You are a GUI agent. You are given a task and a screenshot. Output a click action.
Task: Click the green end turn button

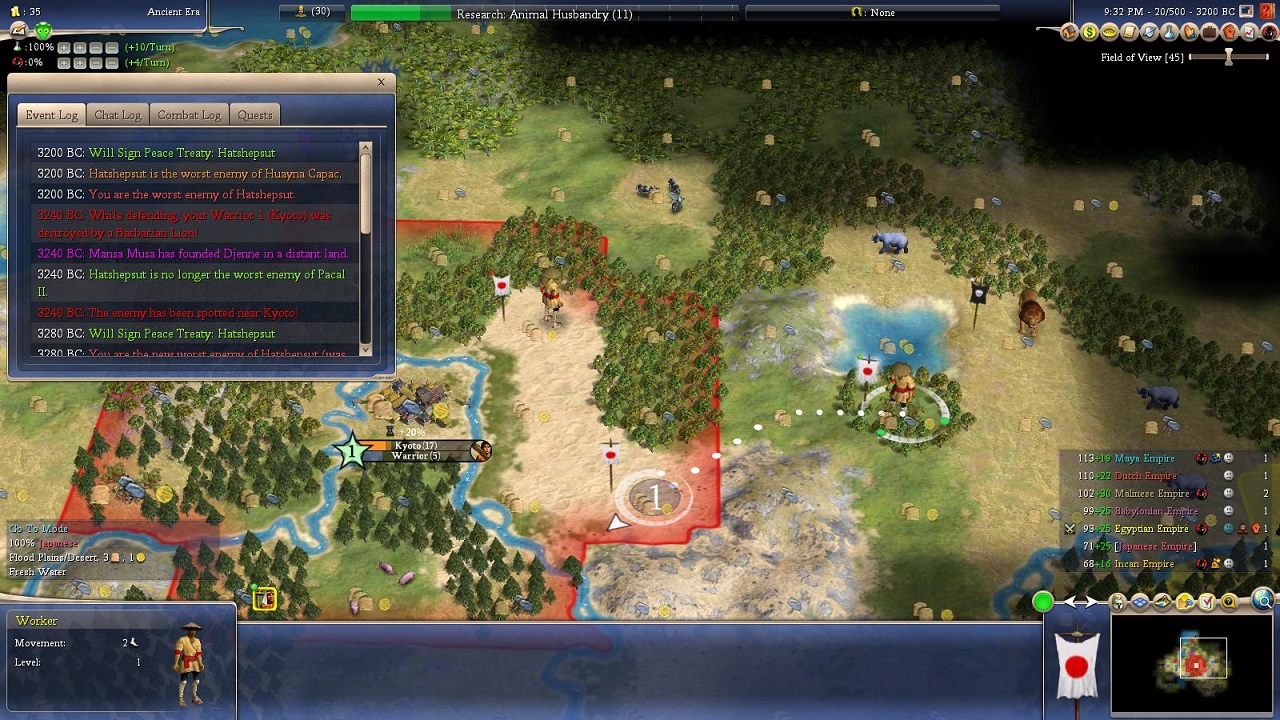tap(1043, 601)
